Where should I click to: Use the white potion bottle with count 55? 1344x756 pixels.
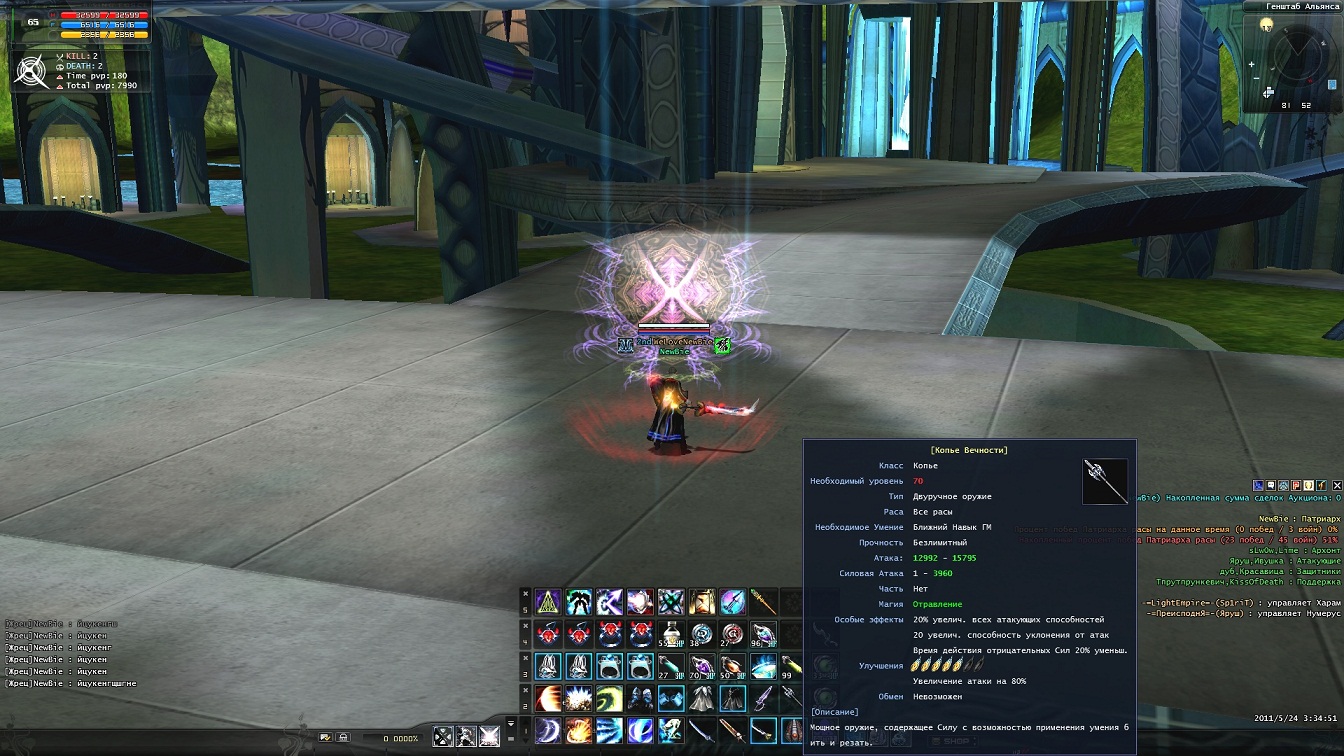[671, 633]
